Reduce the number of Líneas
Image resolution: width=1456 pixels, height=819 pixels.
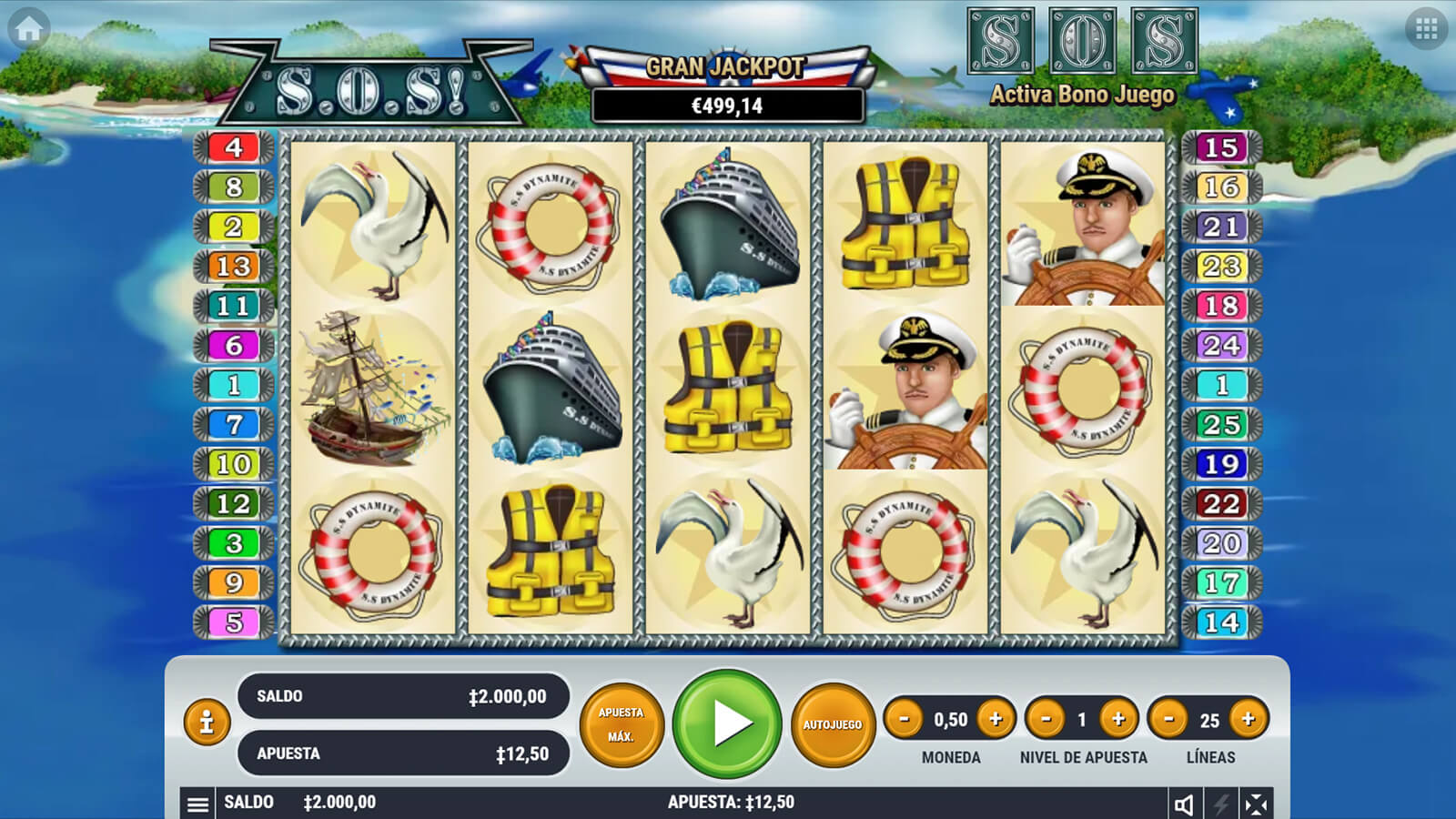(1168, 719)
